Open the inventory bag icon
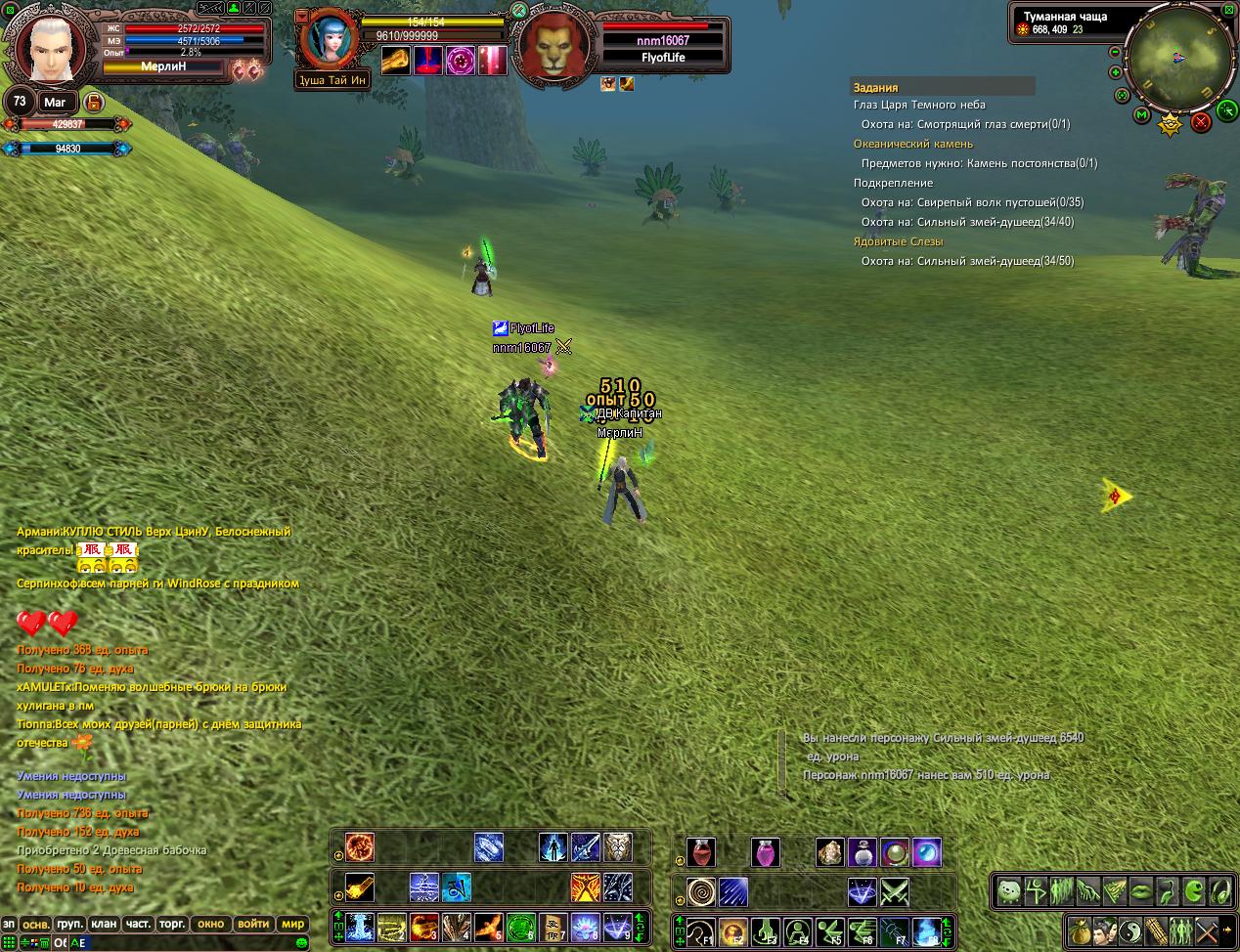The image size is (1240, 952). [x=1080, y=930]
